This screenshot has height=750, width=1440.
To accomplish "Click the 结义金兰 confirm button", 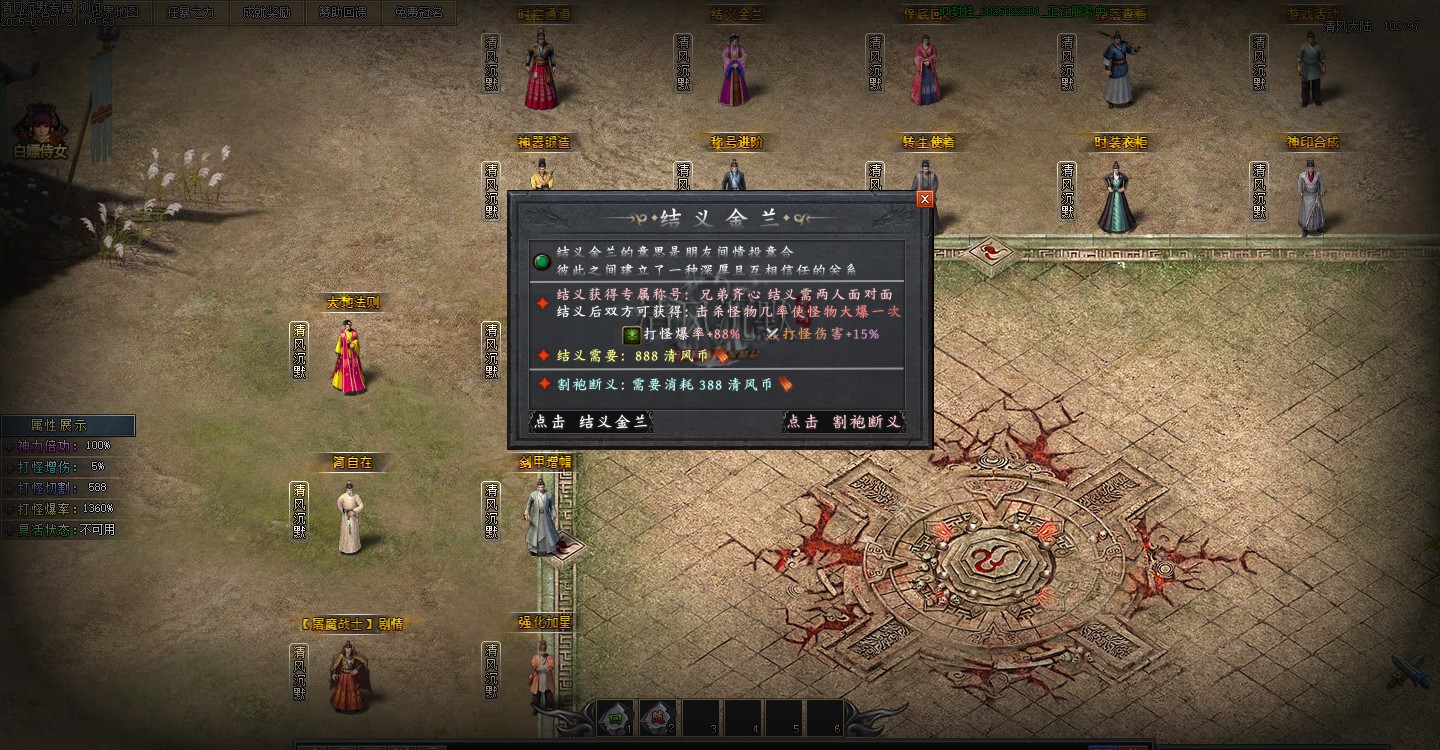I will (x=590, y=422).
